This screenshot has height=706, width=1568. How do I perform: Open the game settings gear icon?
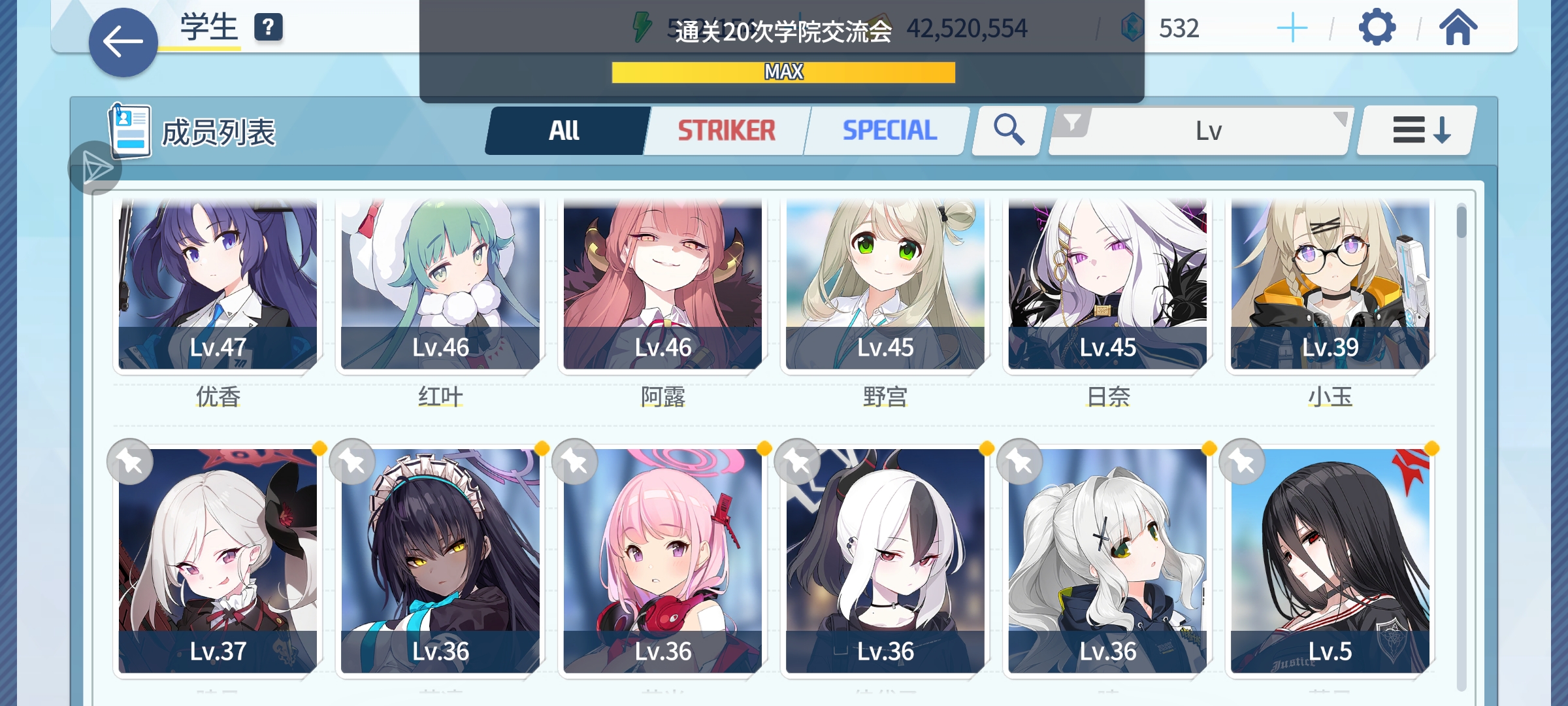[x=1377, y=29]
